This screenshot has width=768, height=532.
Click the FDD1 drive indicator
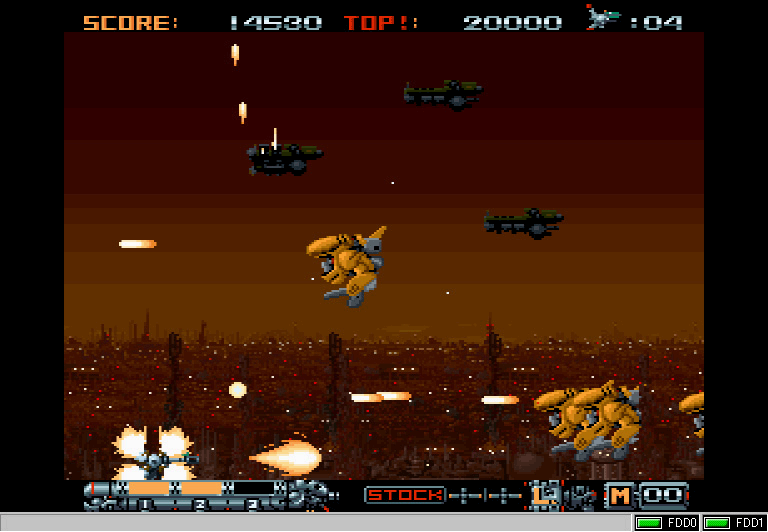(x=734, y=523)
